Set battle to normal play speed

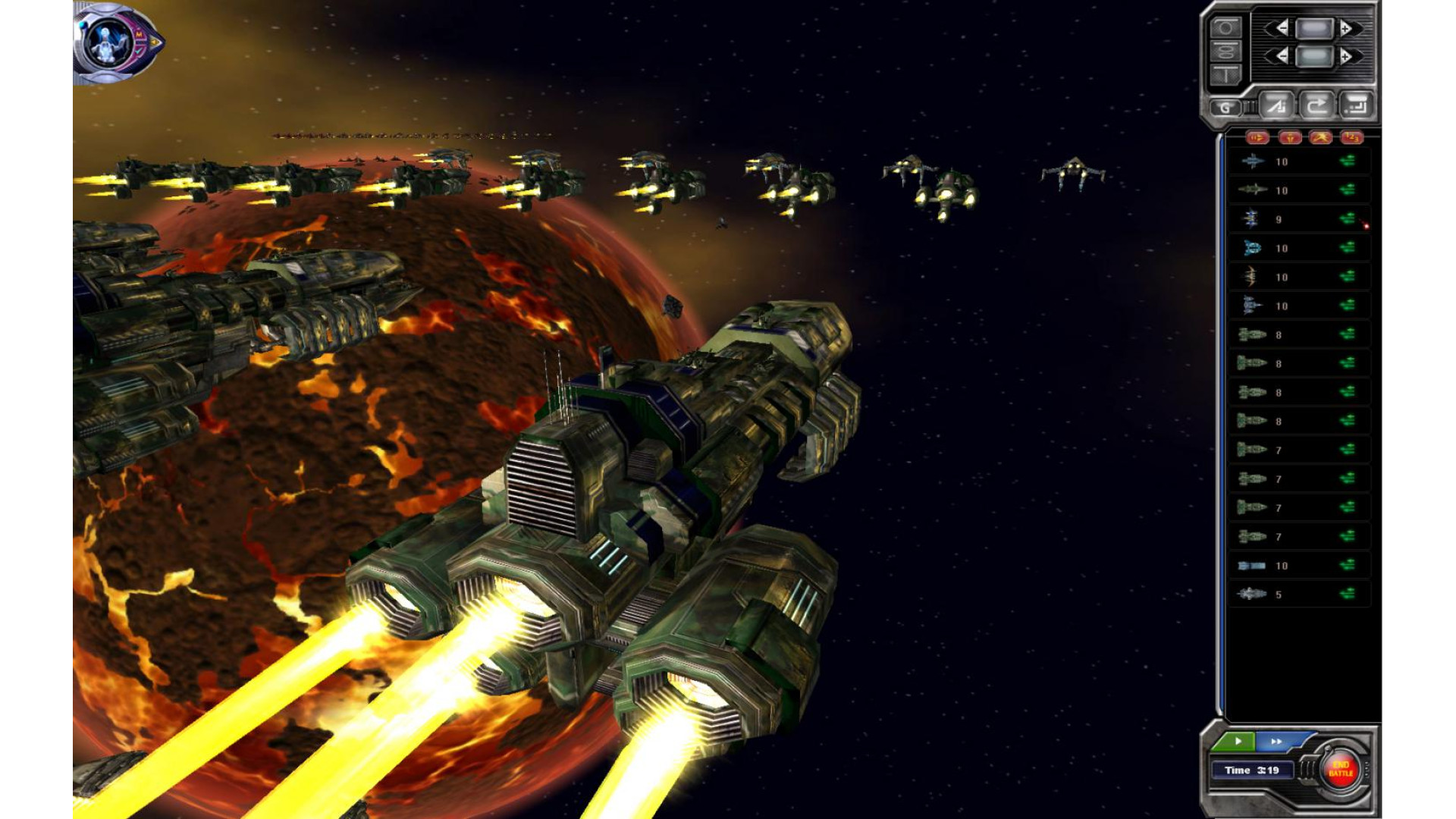tap(1238, 741)
